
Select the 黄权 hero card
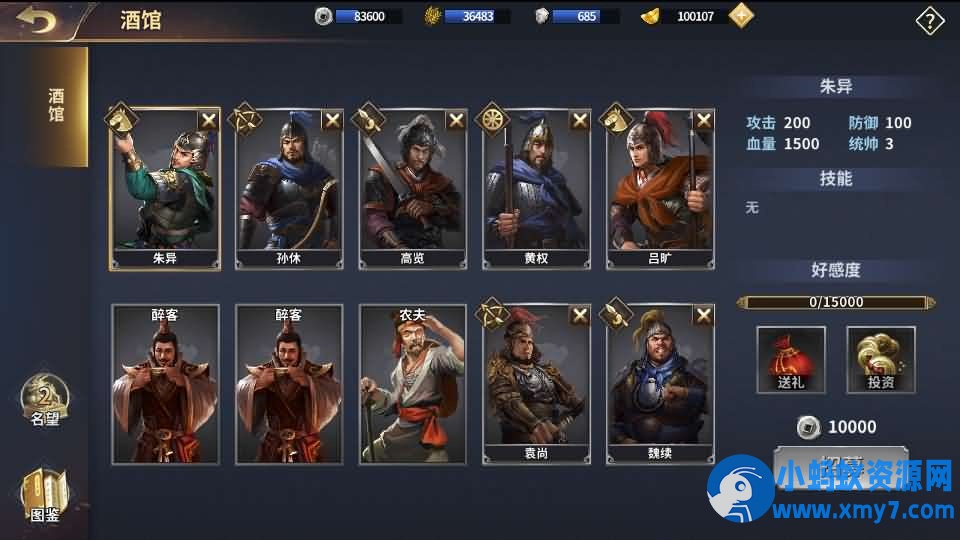[537, 188]
